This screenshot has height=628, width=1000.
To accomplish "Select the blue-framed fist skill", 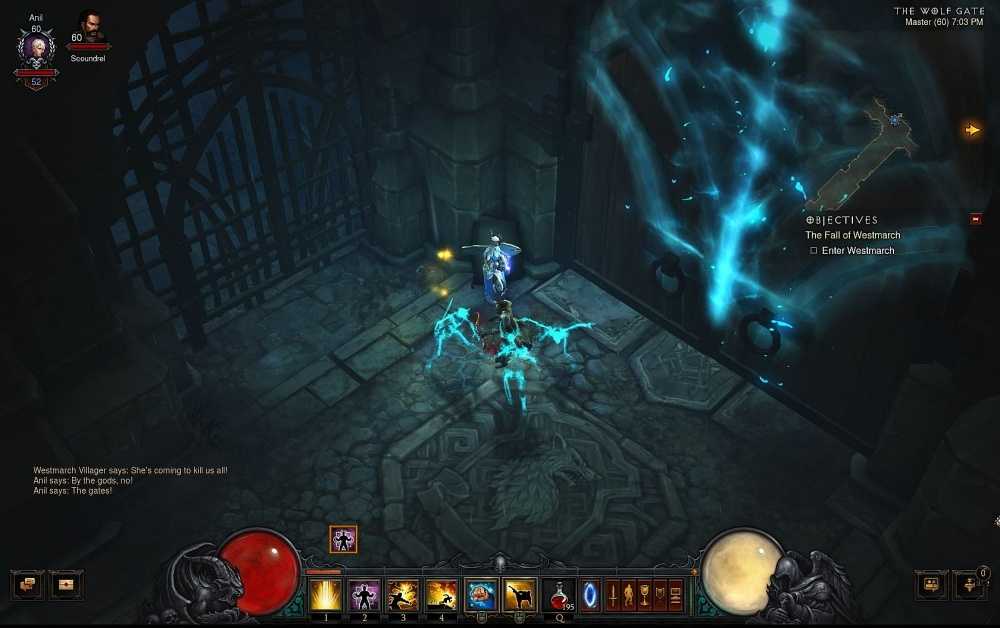I will pyautogui.click(x=481, y=595).
